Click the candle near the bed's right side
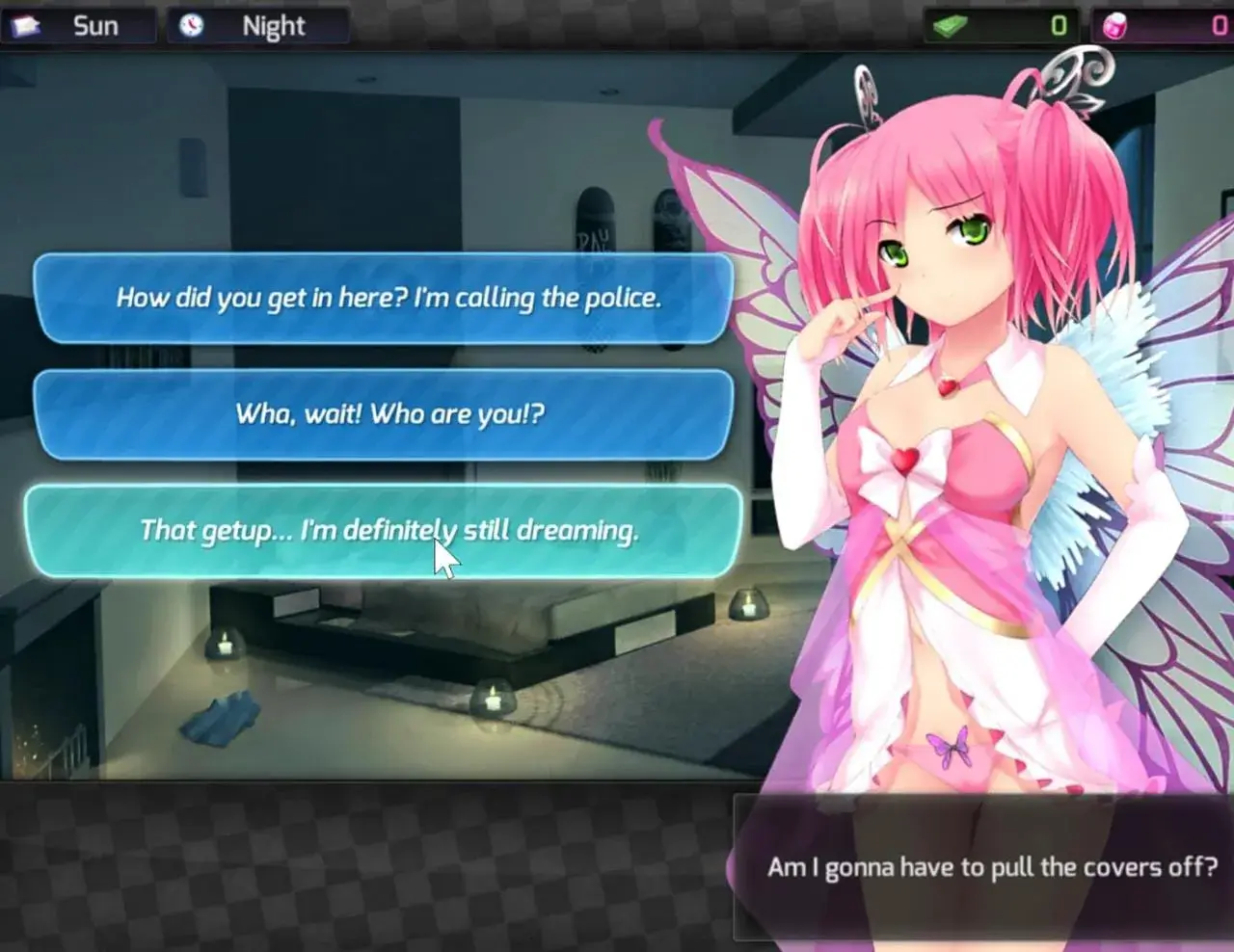The width and height of the screenshot is (1234, 952). click(747, 607)
